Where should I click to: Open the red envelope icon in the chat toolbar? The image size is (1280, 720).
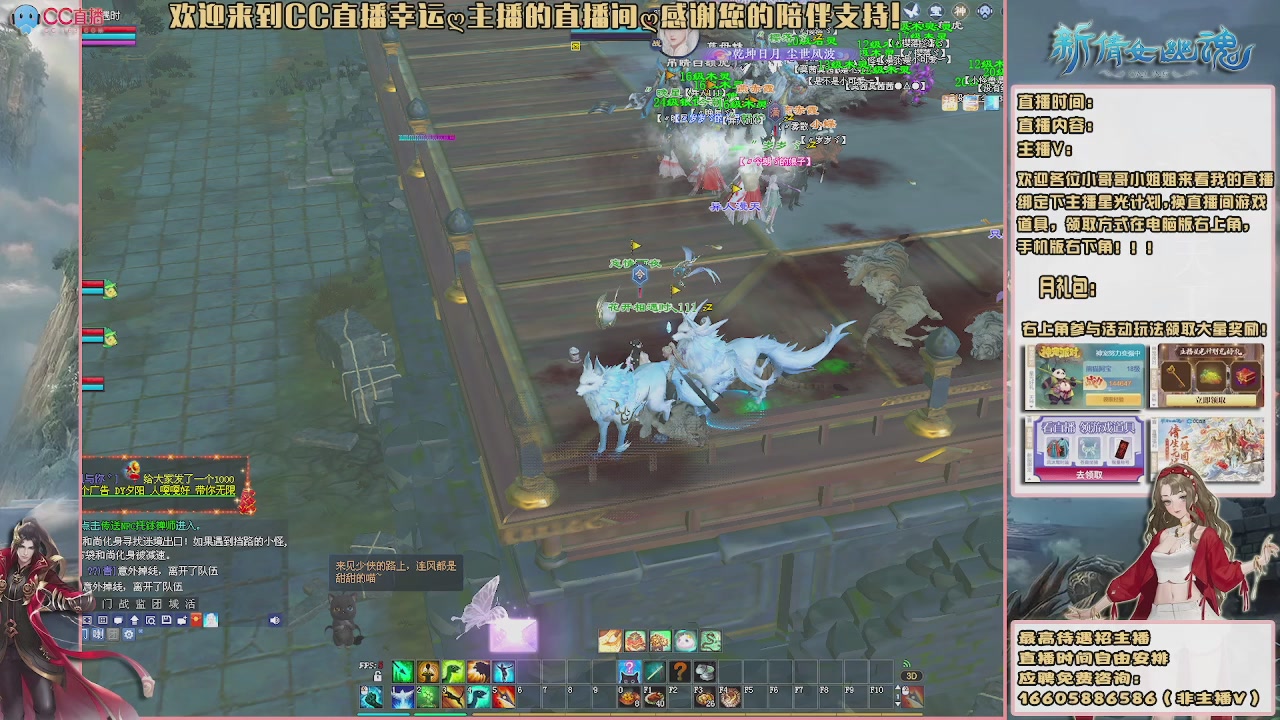196,620
